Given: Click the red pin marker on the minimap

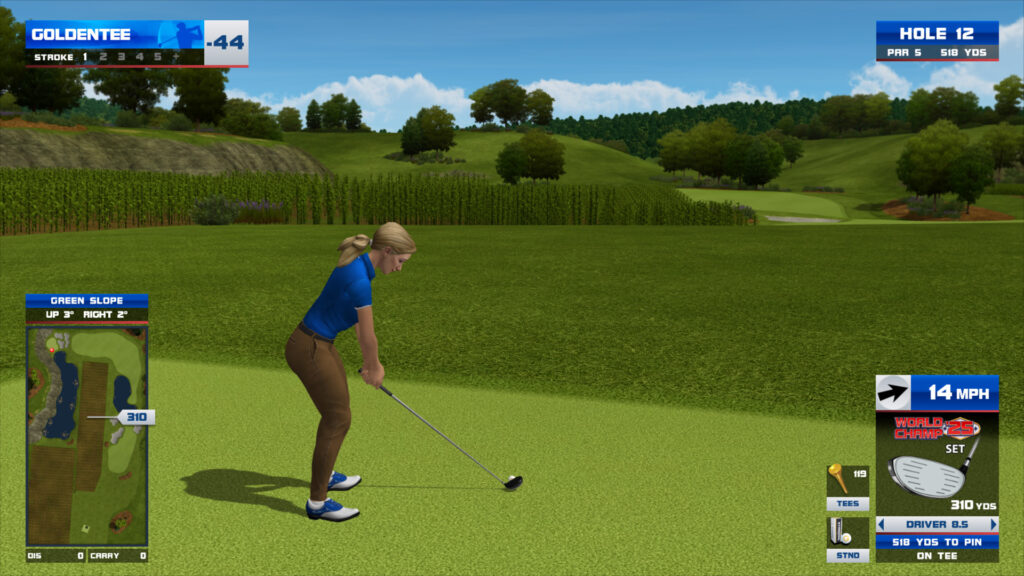Looking at the screenshot, I should 51,350.
